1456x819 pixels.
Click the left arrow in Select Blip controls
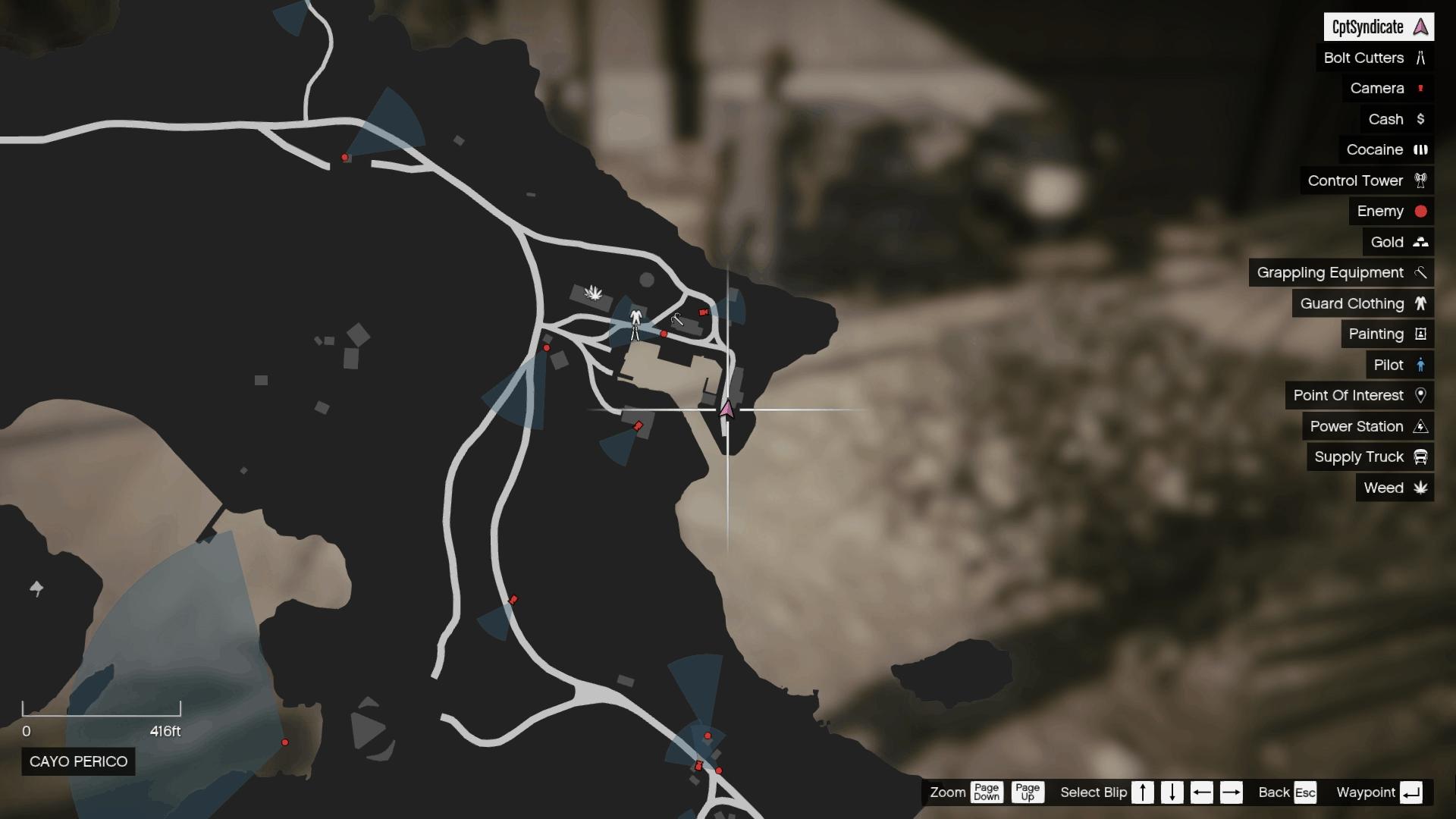(x=1201, y=792)
